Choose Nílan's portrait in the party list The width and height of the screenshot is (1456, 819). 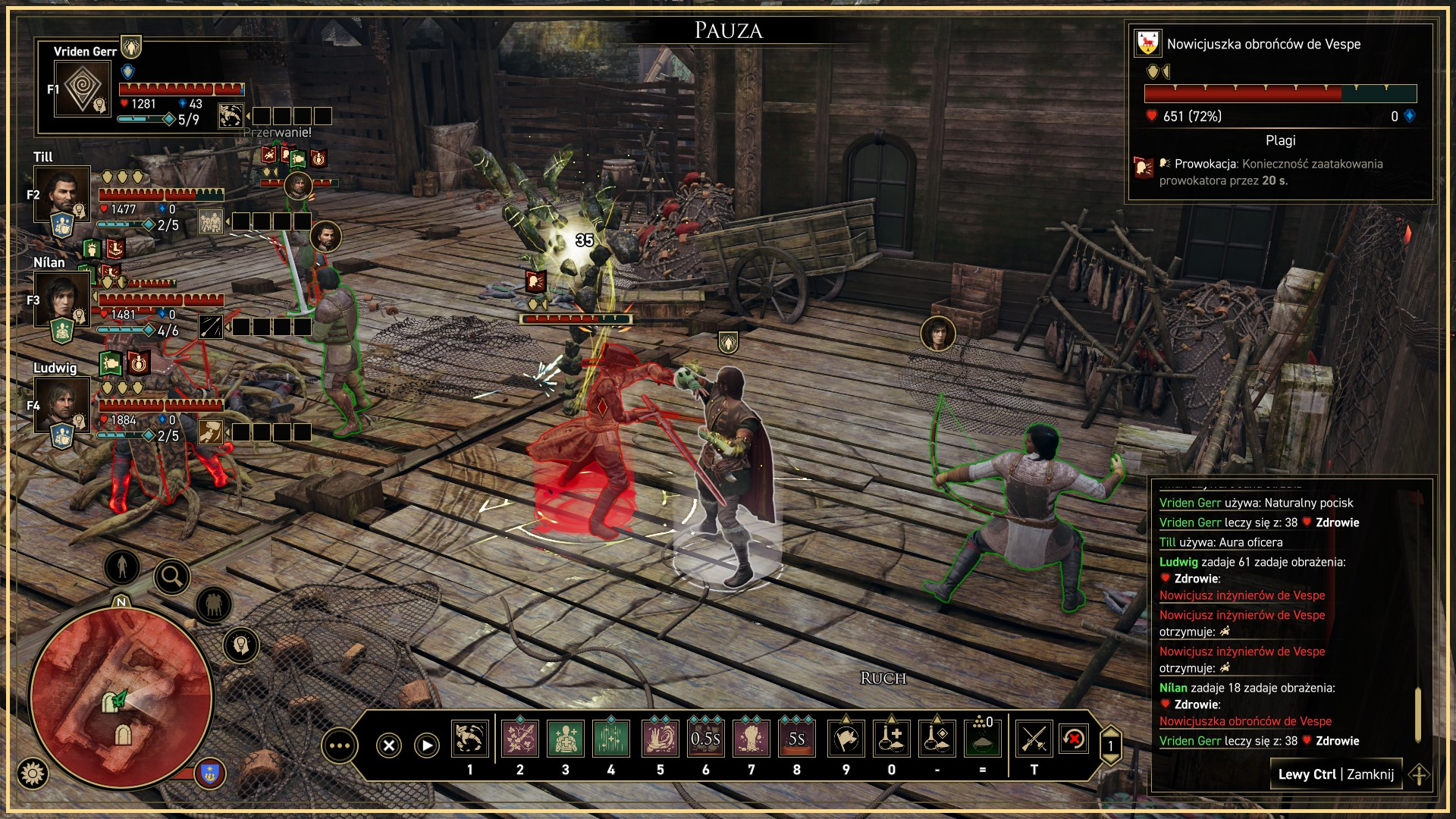pyautogui.click(x=63, y=299)
